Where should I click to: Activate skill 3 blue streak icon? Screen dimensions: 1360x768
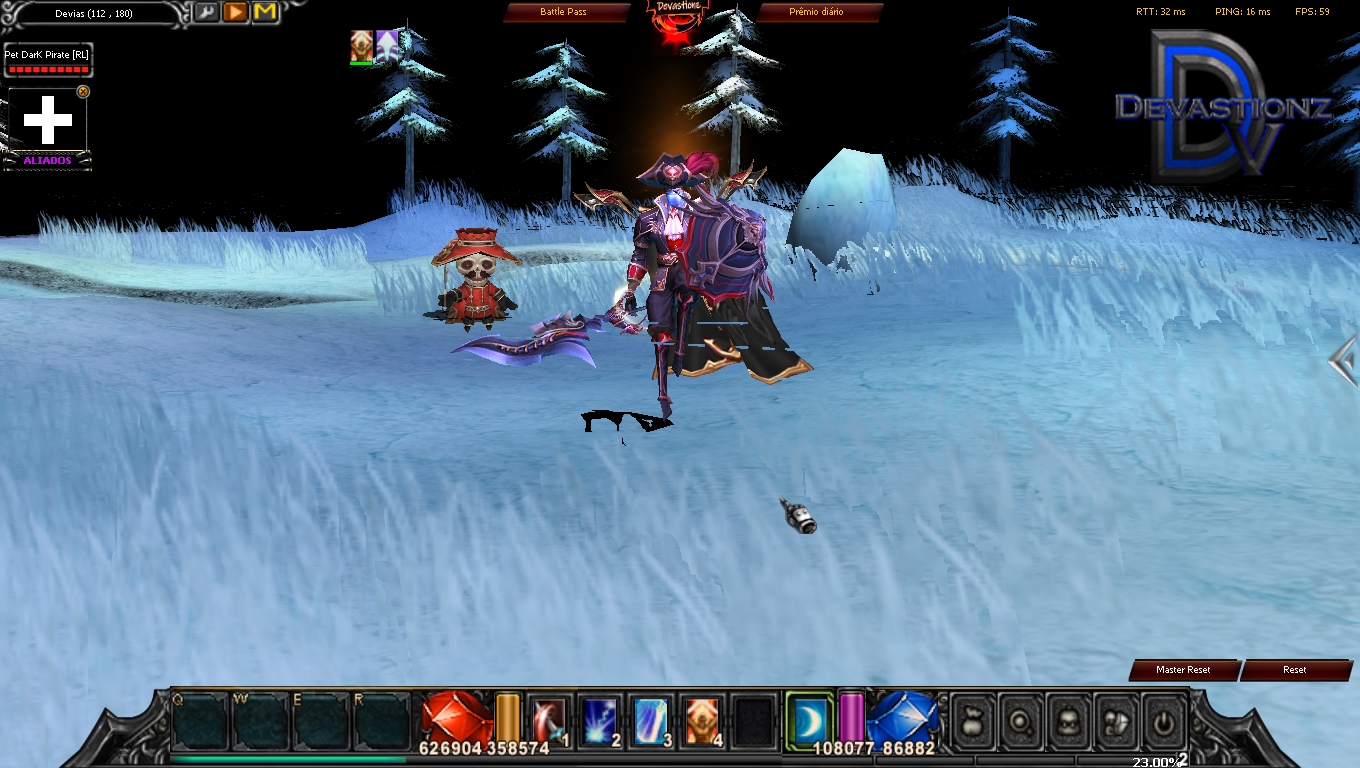pyautogui.click(x=651, y=720)
